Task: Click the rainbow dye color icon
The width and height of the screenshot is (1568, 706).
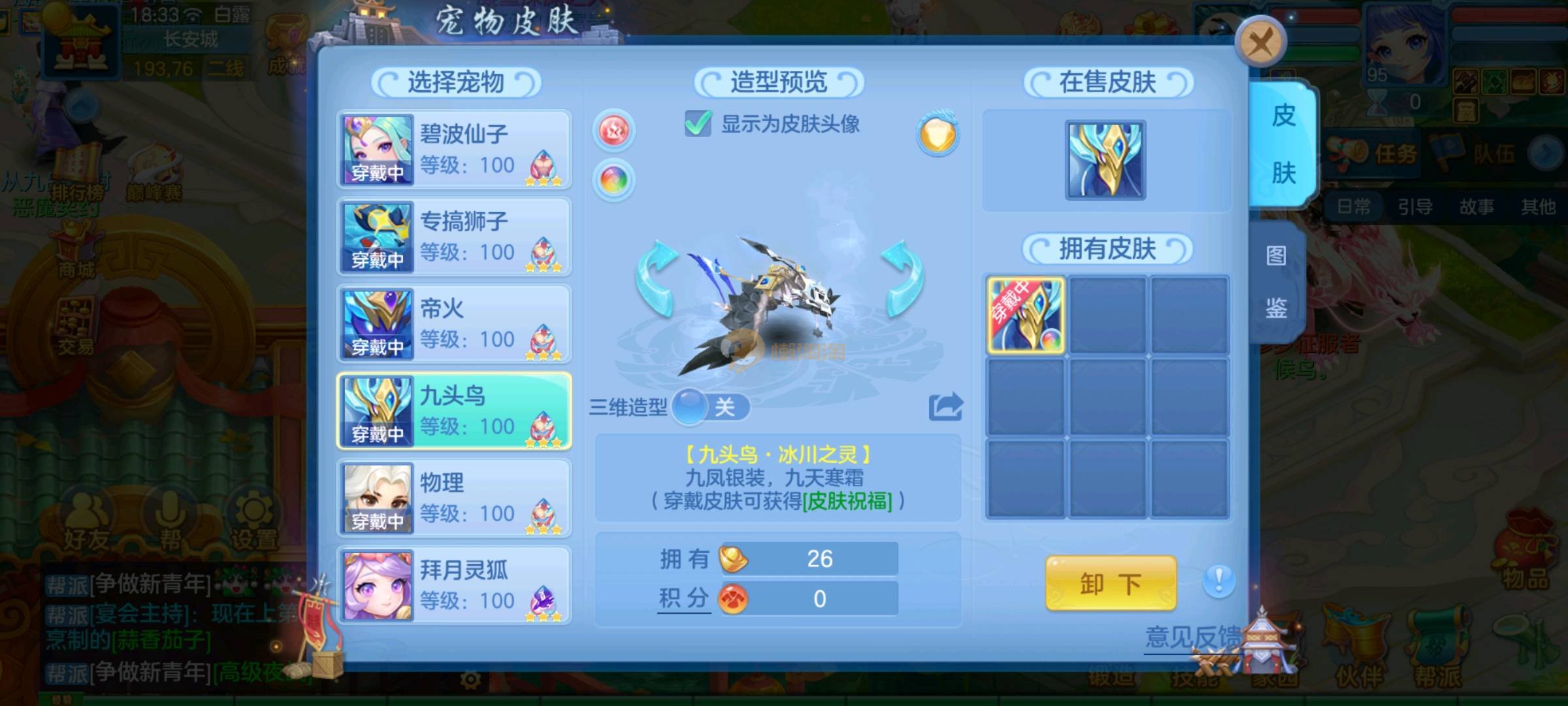Action: click(613, 179)
